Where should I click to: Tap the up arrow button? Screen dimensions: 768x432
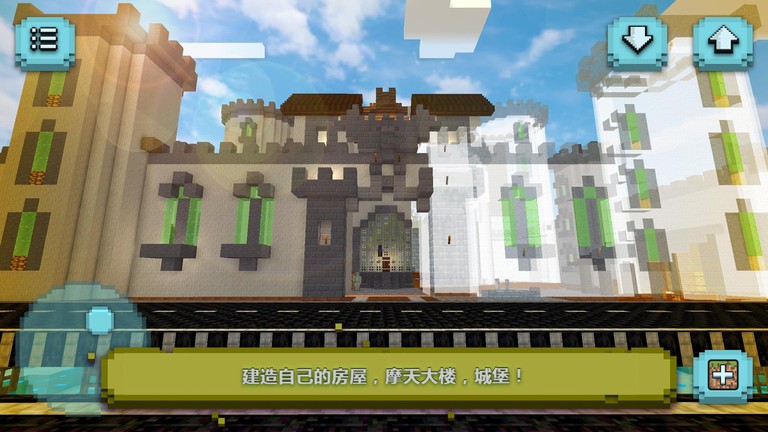723,41
